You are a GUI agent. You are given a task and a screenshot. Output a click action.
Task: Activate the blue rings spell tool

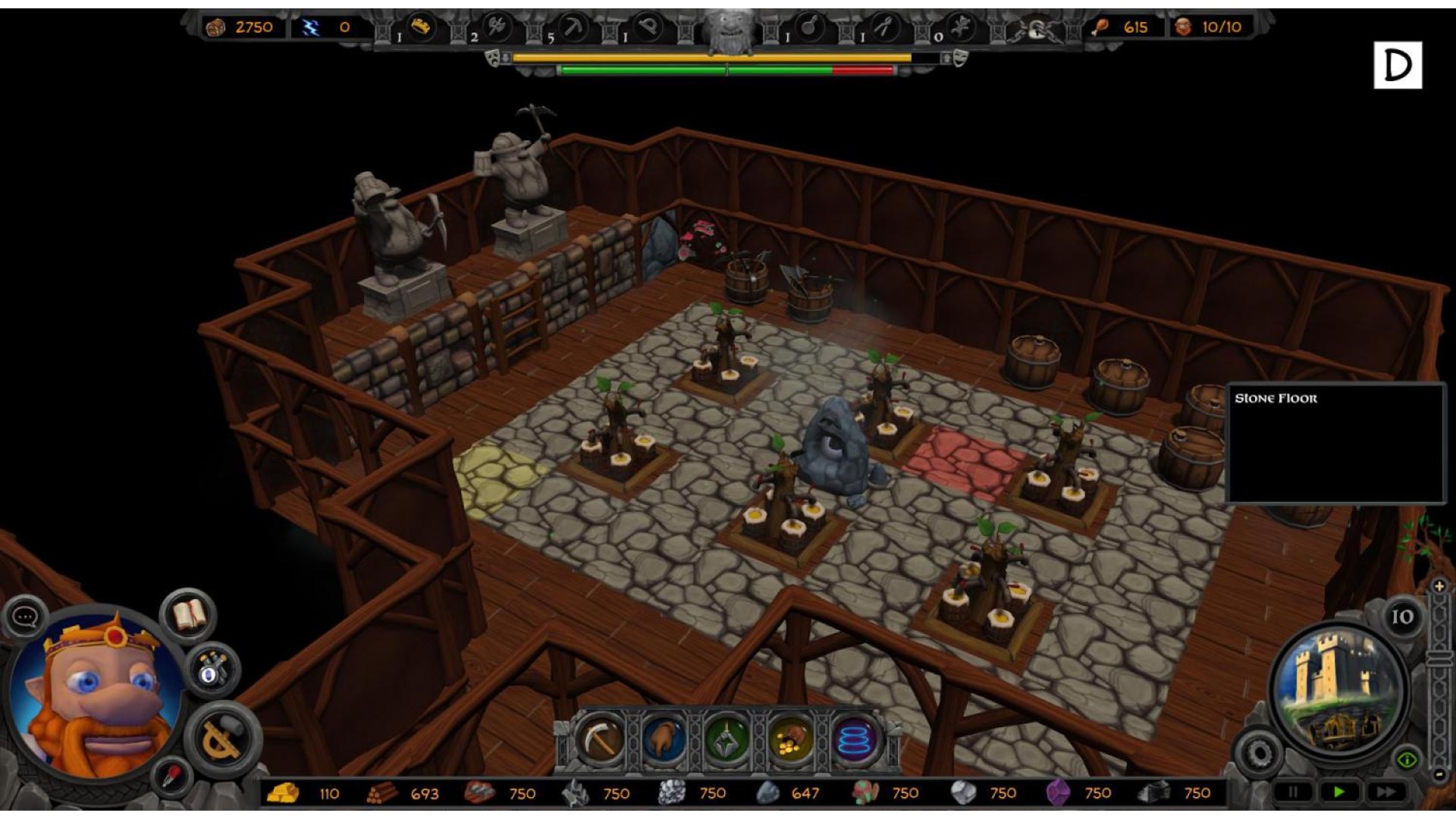click(855, 739)
